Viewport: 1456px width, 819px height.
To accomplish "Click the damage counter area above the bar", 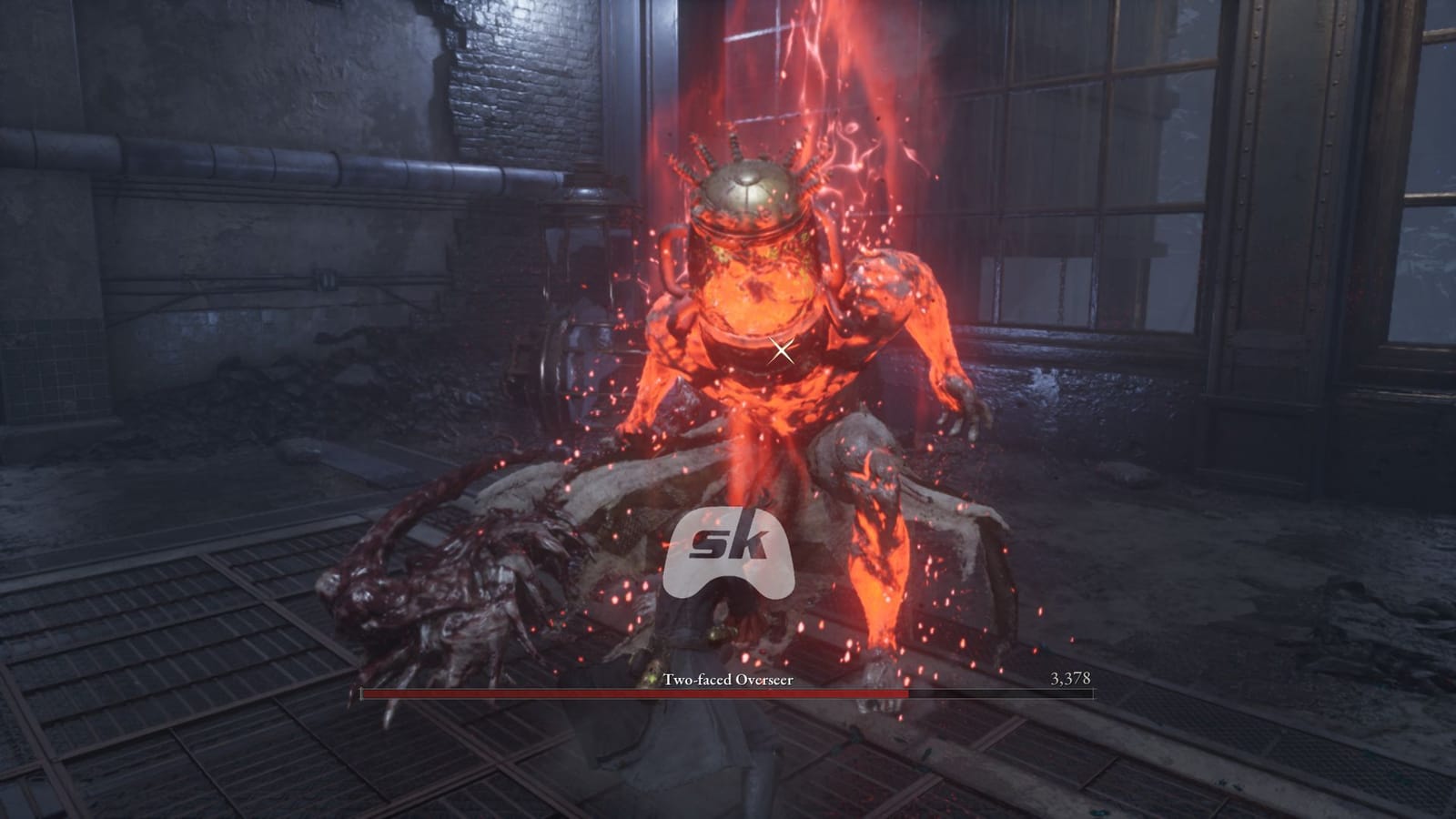I will coord(1072,677).
